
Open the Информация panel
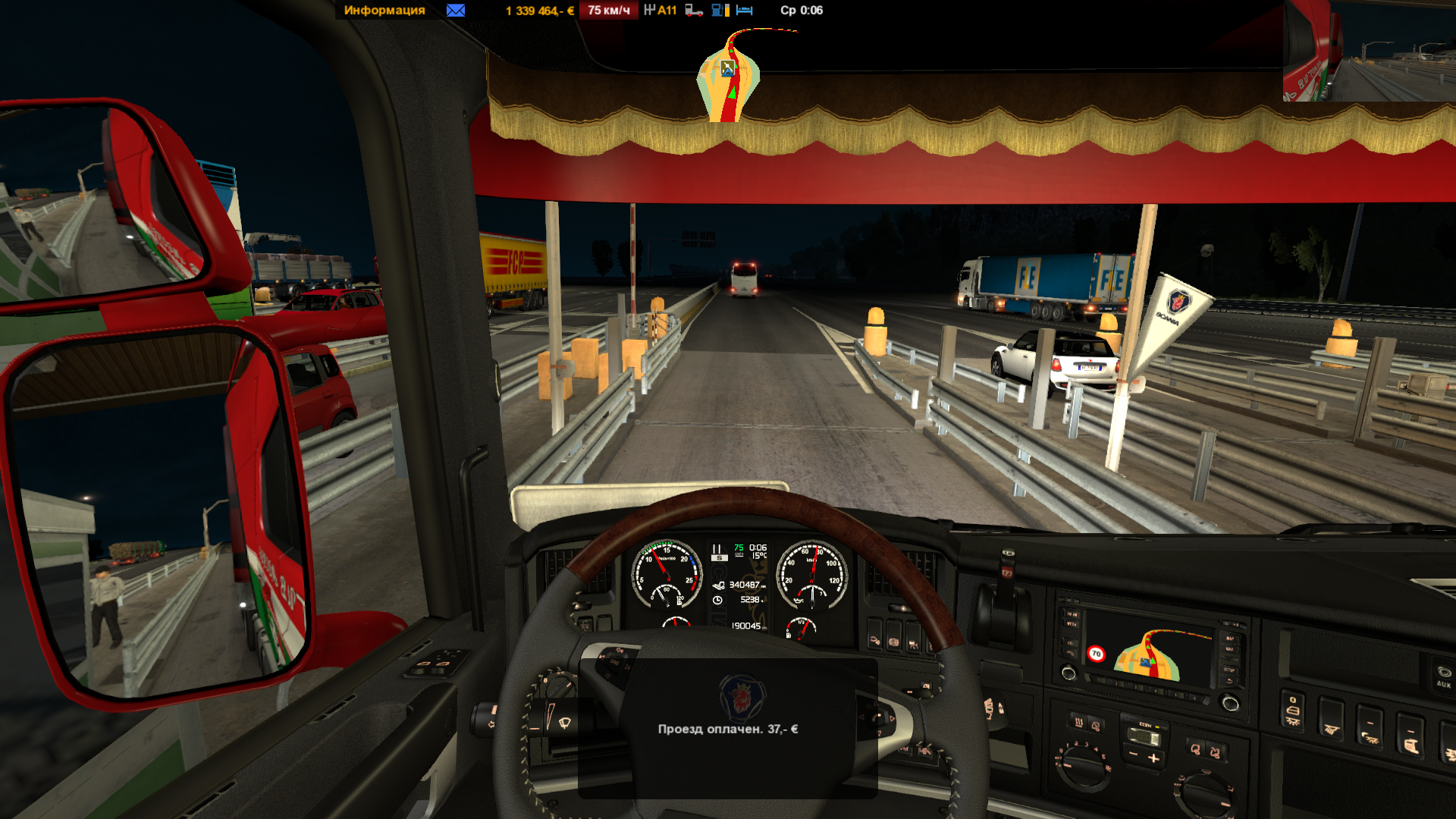384,11
